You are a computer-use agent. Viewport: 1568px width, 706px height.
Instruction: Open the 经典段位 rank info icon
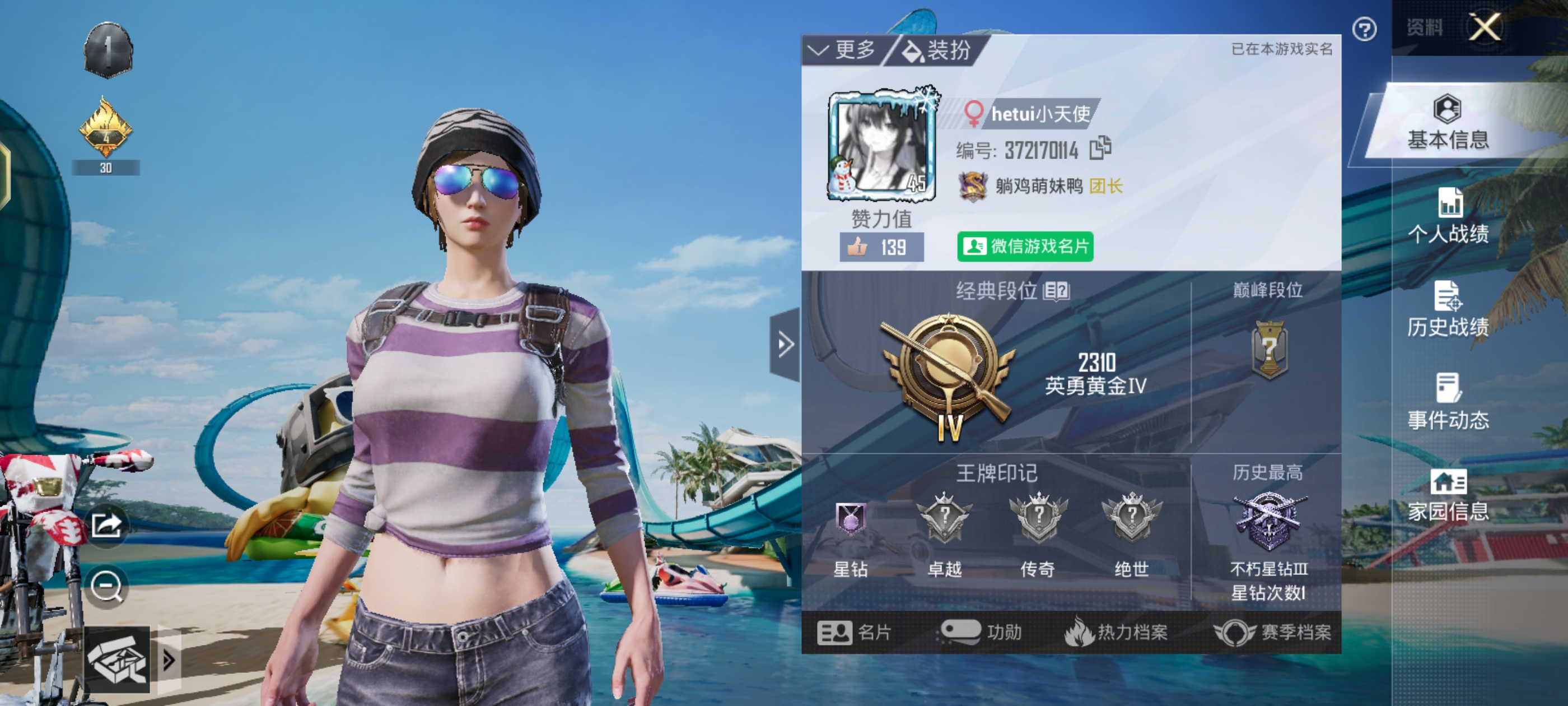pyautogui.click(x=1056, y=291)
